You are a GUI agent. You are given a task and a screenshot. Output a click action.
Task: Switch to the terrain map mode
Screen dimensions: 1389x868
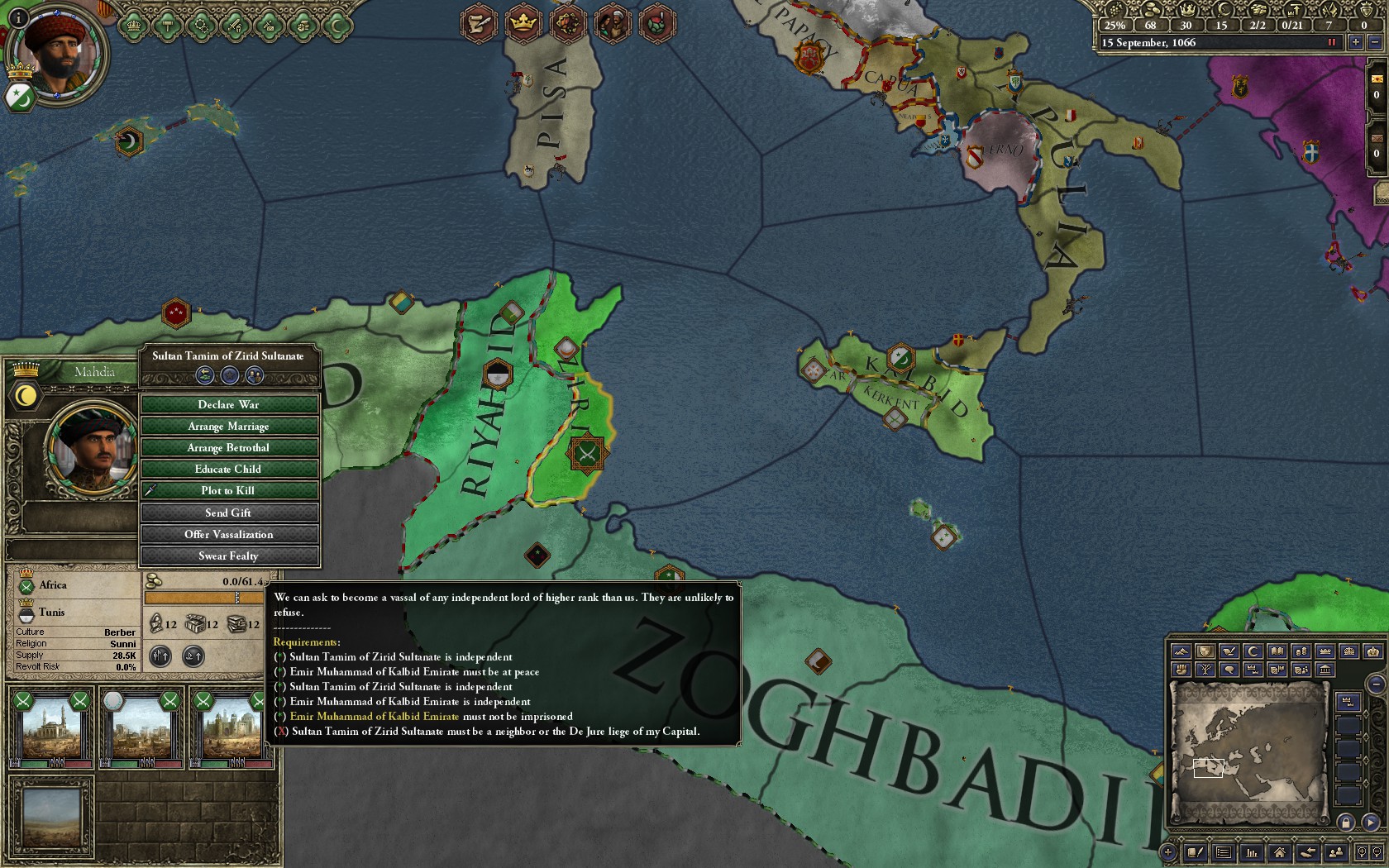[x=1181, y=651]
